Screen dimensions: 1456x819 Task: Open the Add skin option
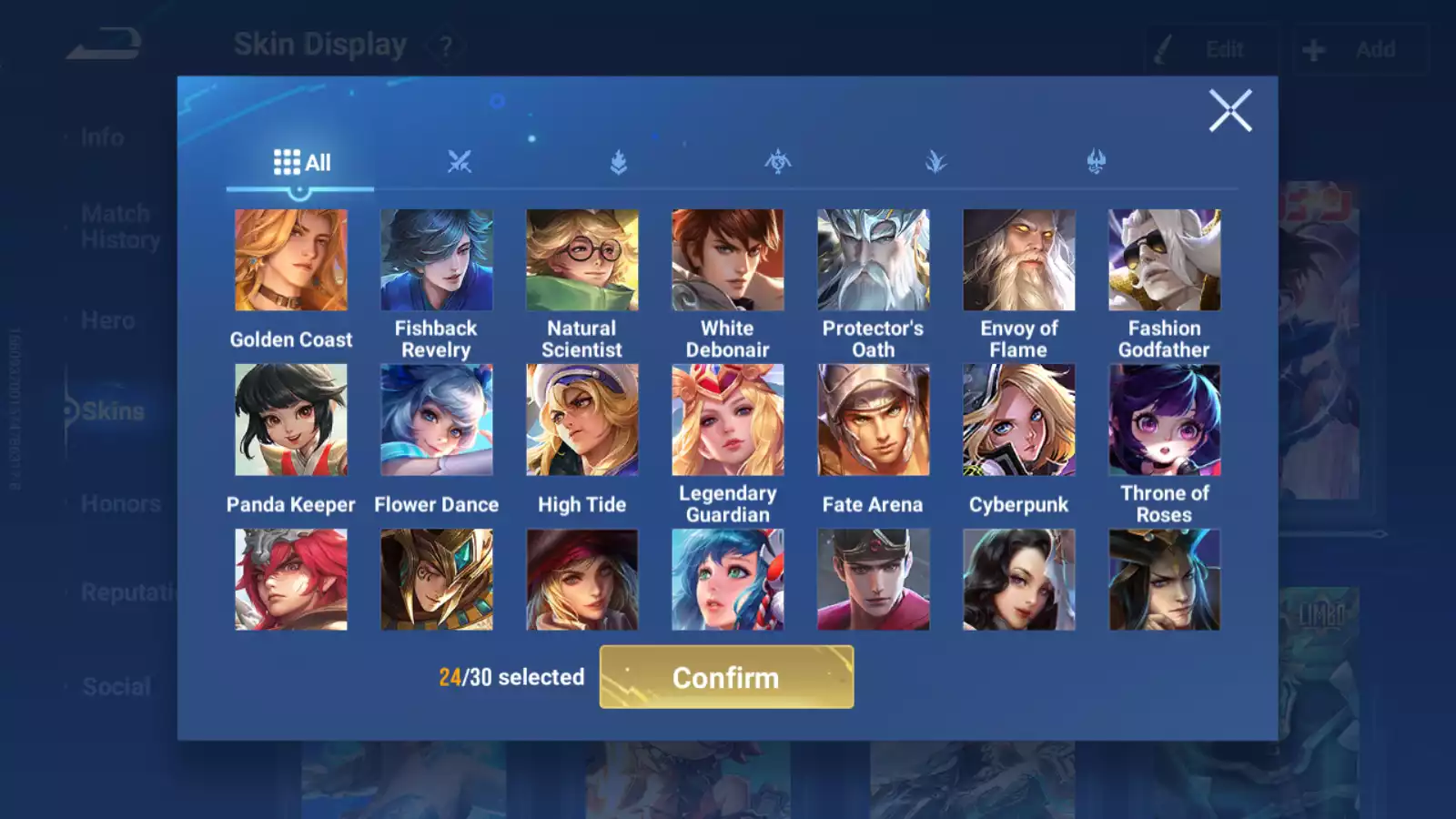1360,50
